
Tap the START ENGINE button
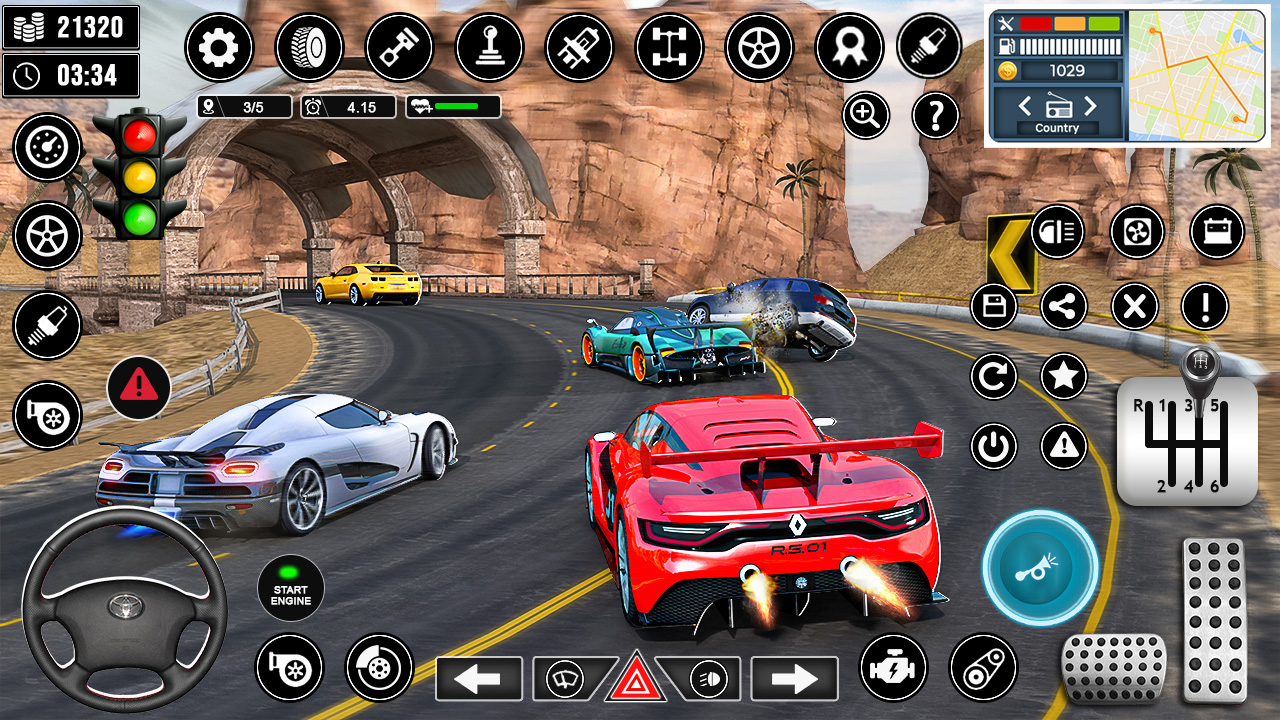point(290,590)
